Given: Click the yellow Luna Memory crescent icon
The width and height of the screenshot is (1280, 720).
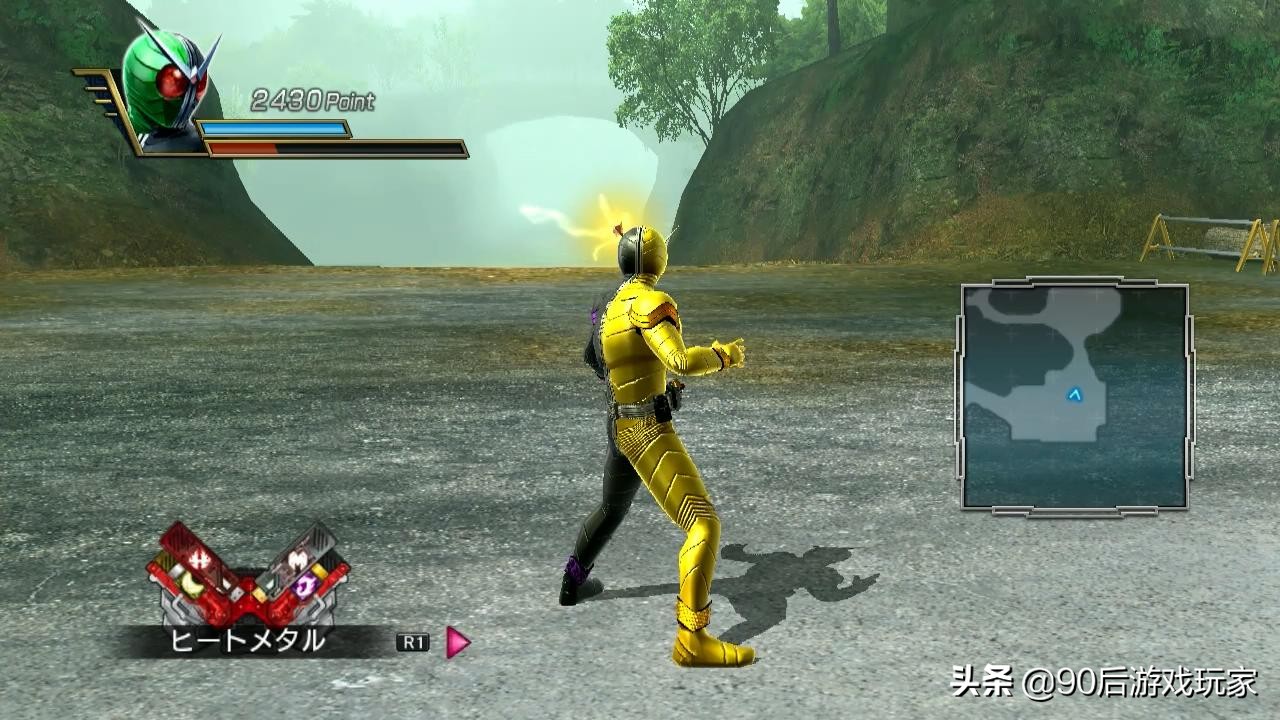Looking at the screenshot, I should pos(191,583).
